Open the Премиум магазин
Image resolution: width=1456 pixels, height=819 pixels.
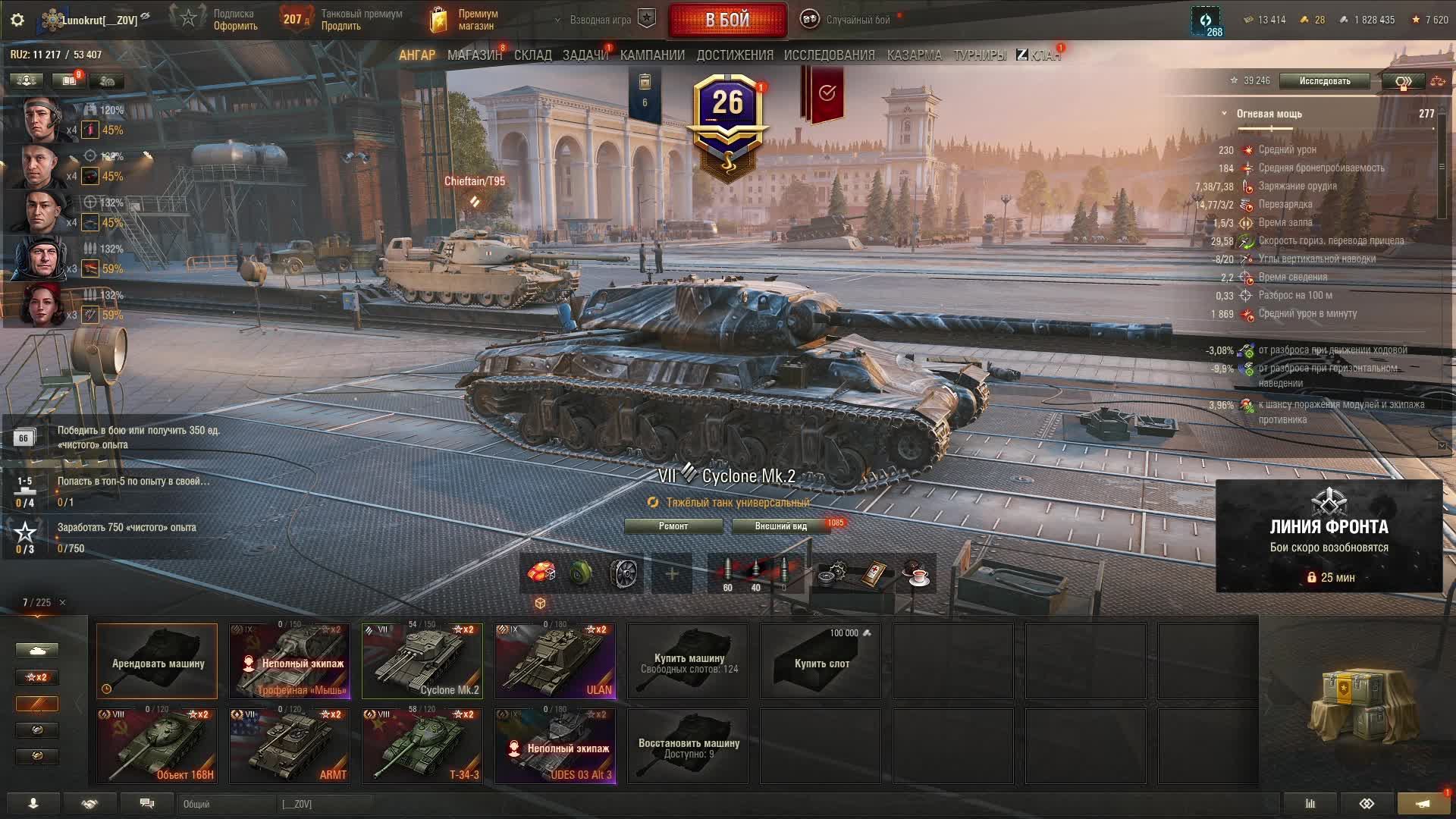(x=463, y=20)
